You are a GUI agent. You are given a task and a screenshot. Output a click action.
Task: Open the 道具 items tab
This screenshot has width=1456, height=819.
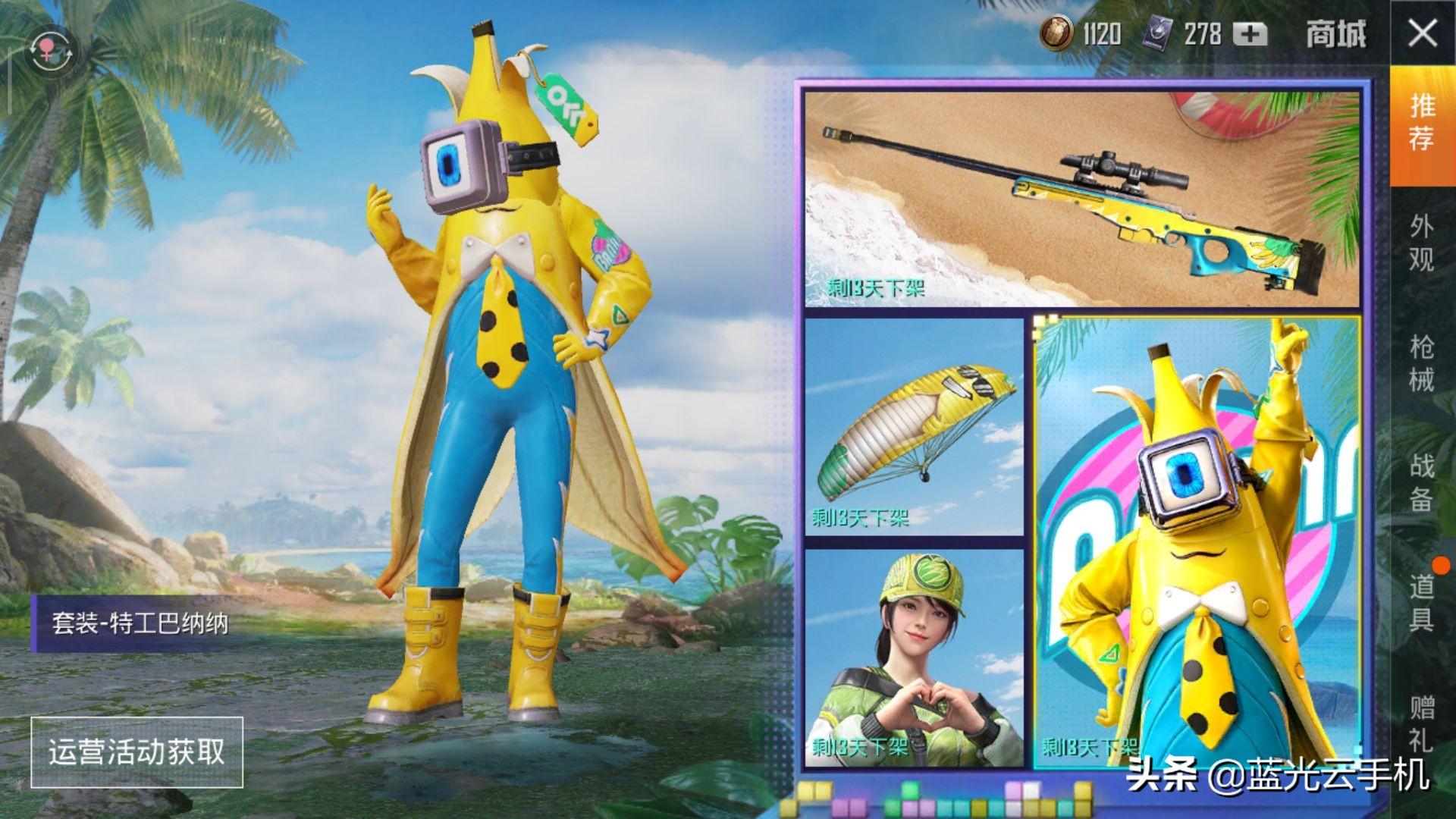[1422, 603]
